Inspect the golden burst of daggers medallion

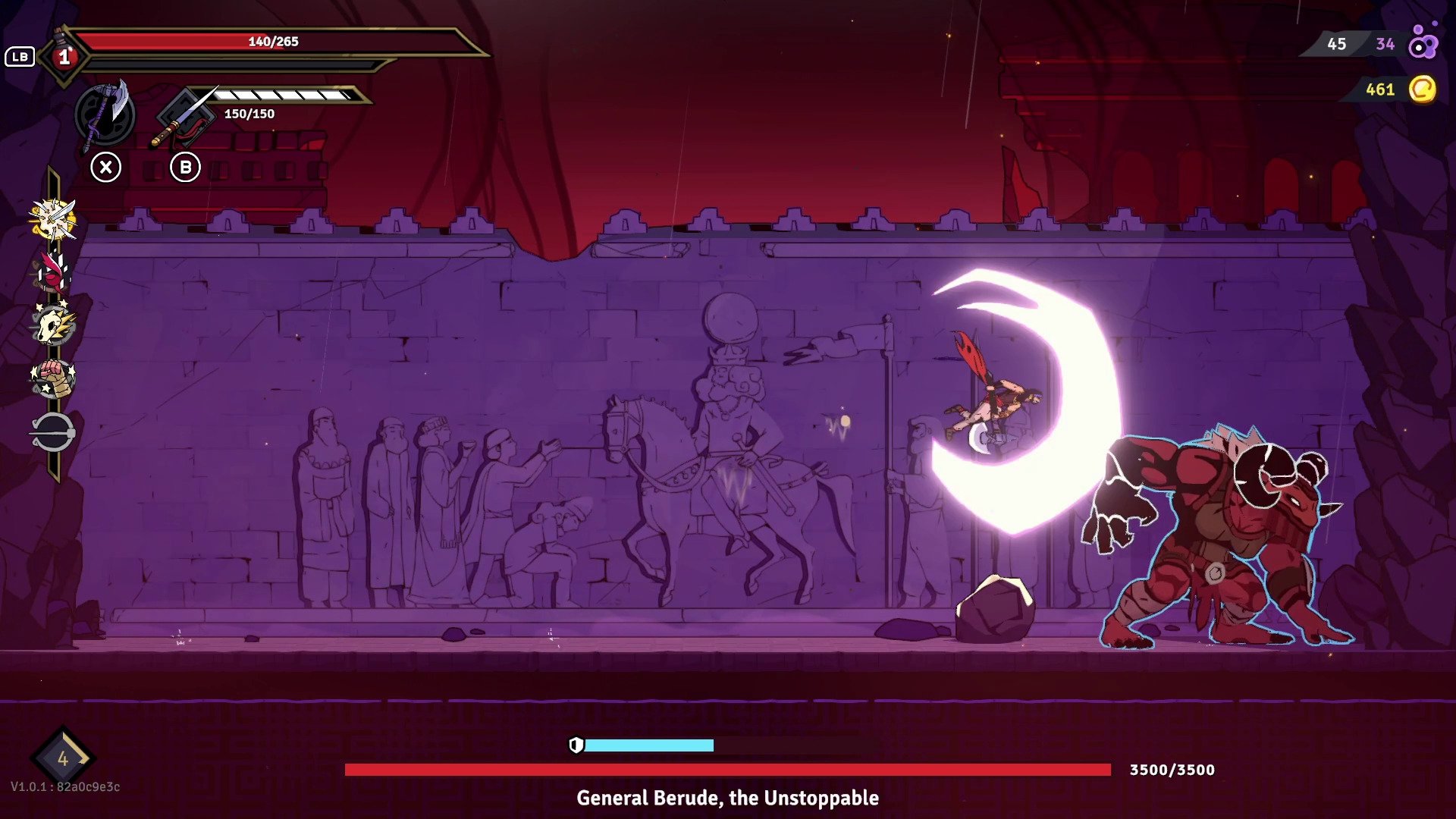coord(53,220)
